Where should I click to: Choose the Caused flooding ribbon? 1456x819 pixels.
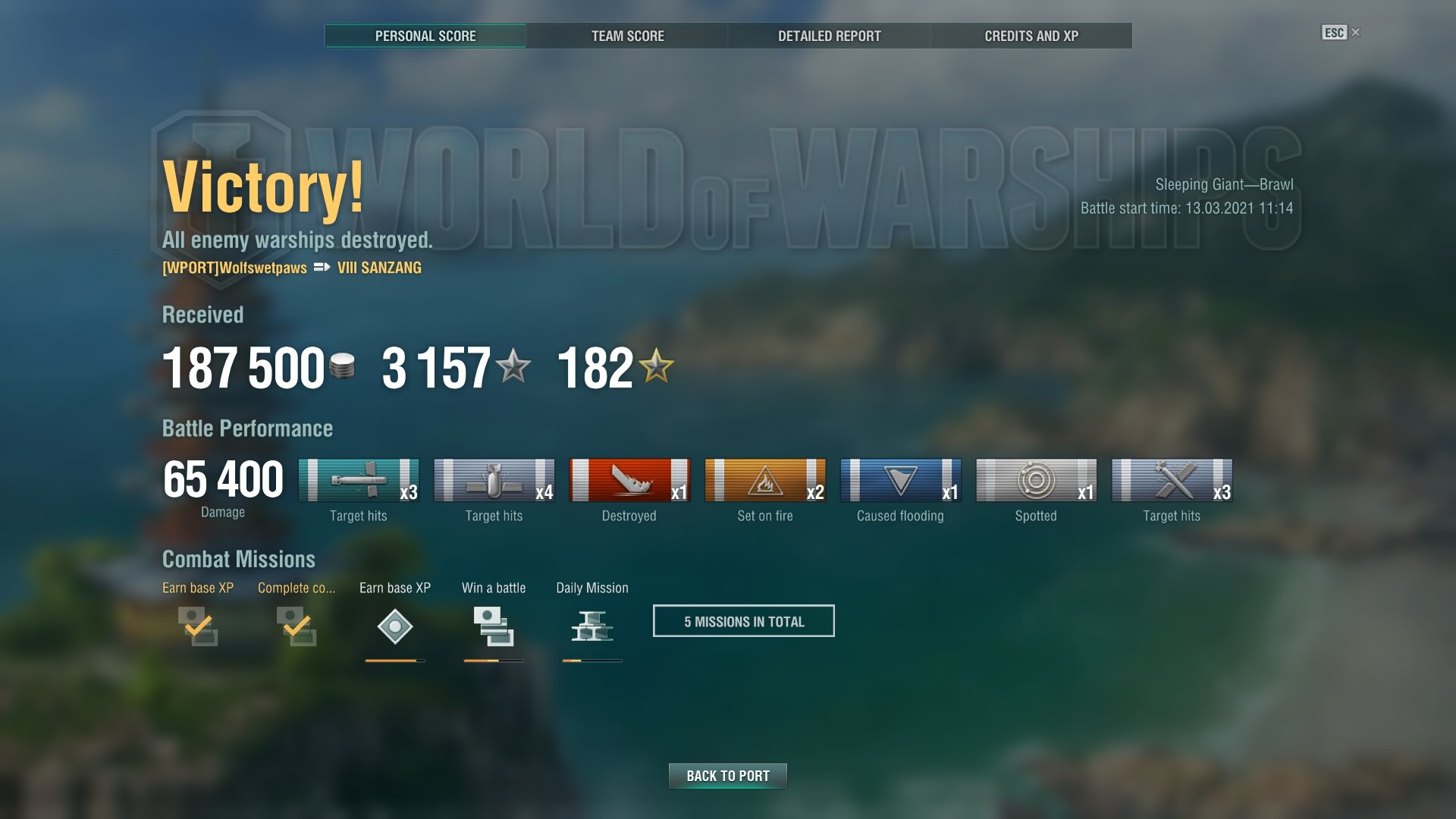coord(900,480)
